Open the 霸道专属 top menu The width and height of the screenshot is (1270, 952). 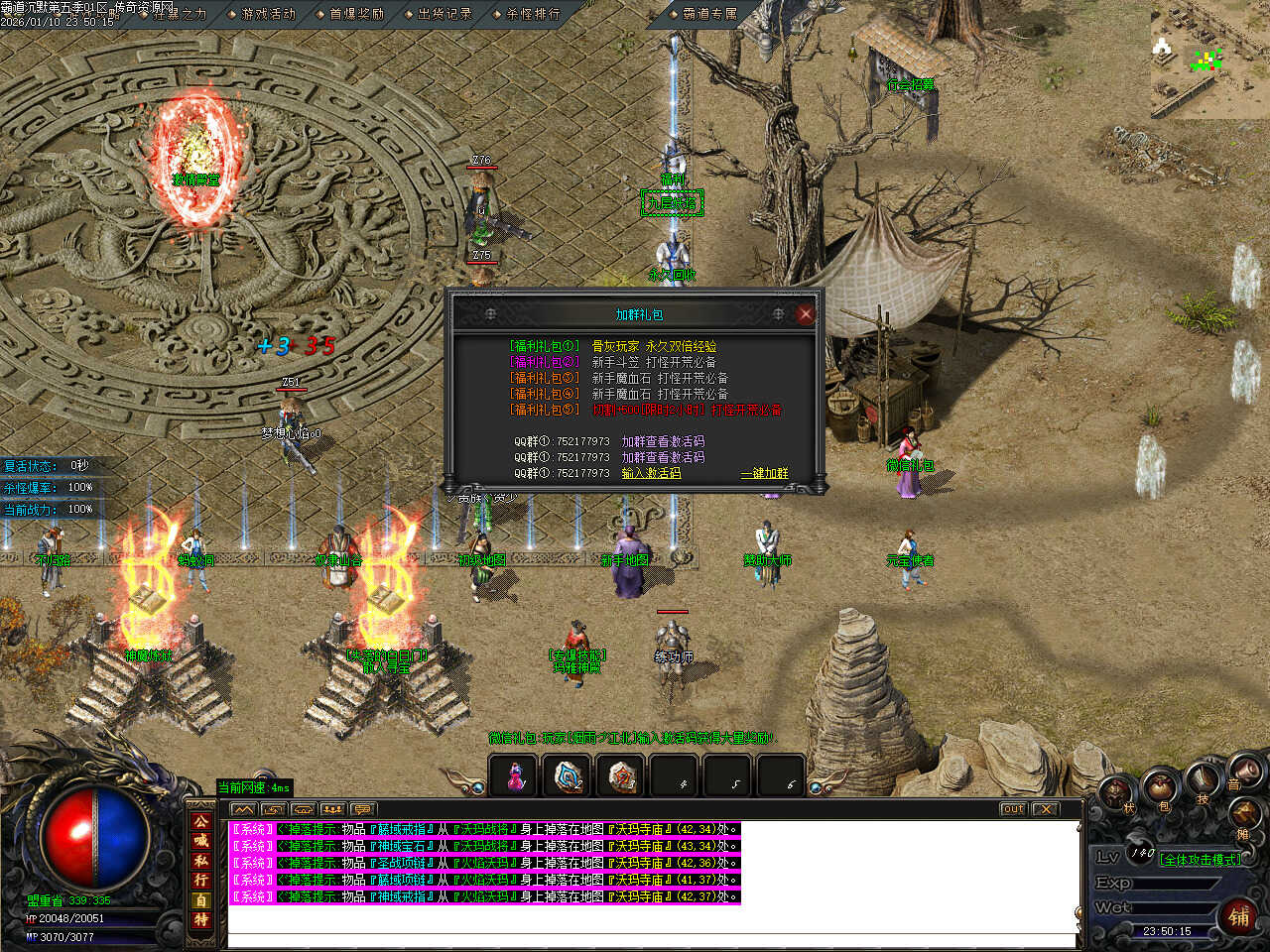[x=709, y=14]
